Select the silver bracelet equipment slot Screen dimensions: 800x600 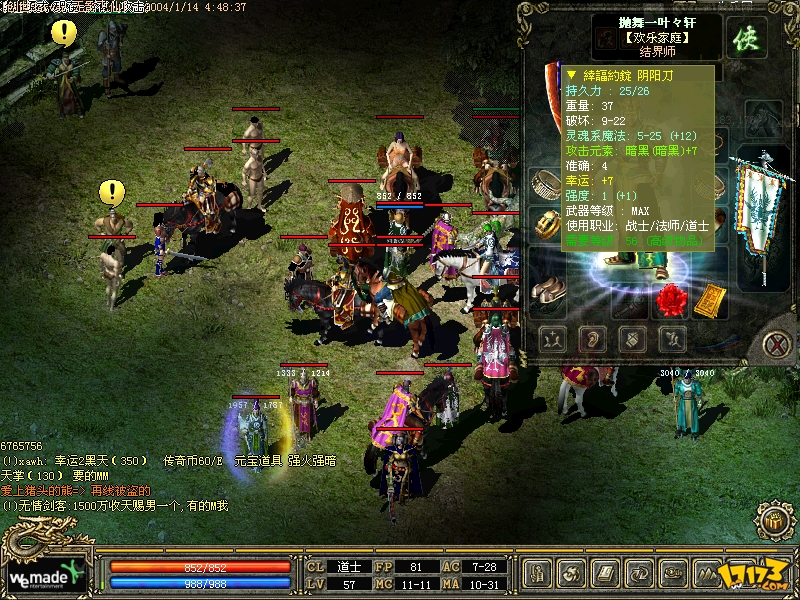[x=545, y=185]
